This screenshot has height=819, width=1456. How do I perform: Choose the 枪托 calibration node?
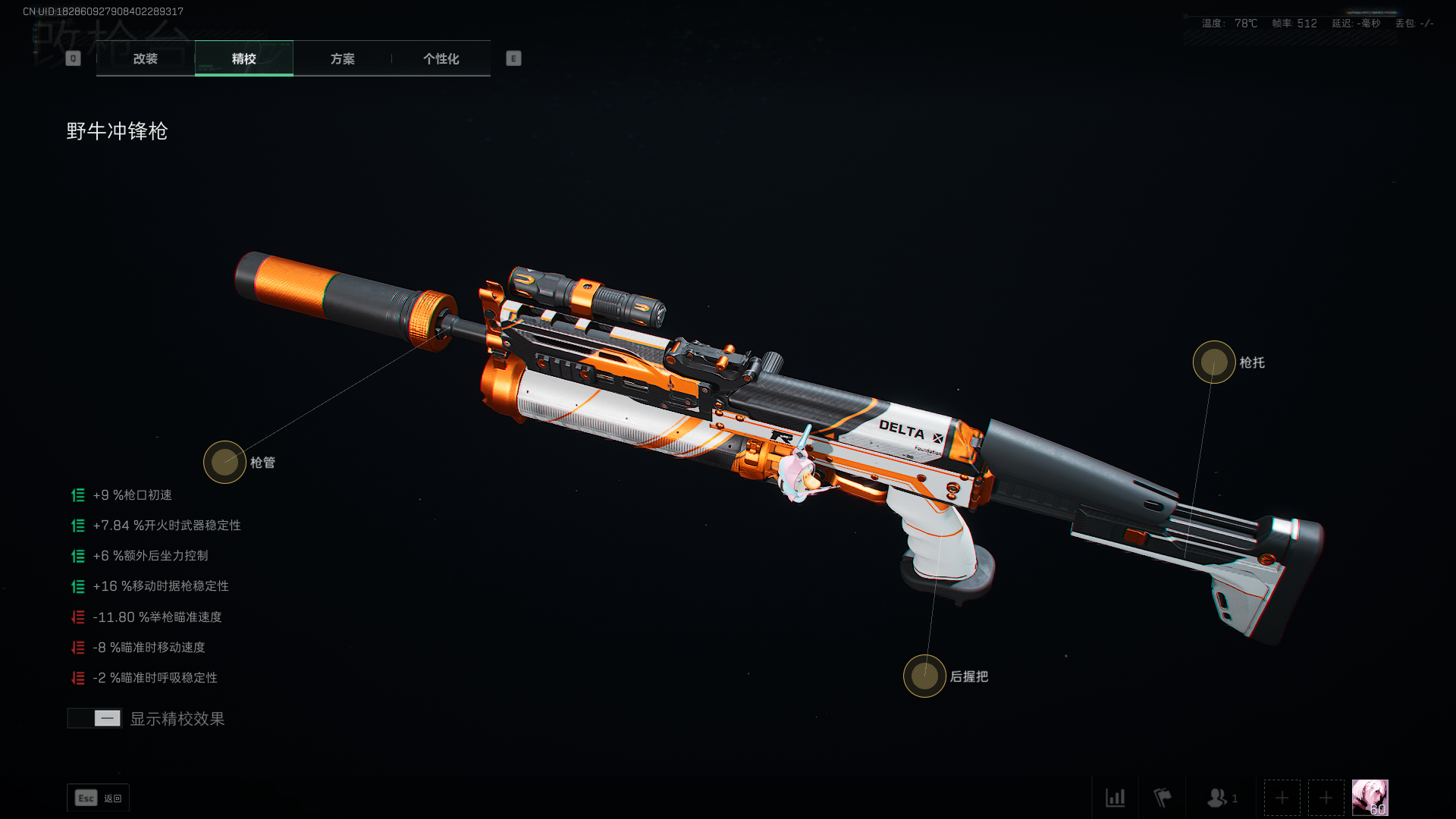[x=1213, y=362]
